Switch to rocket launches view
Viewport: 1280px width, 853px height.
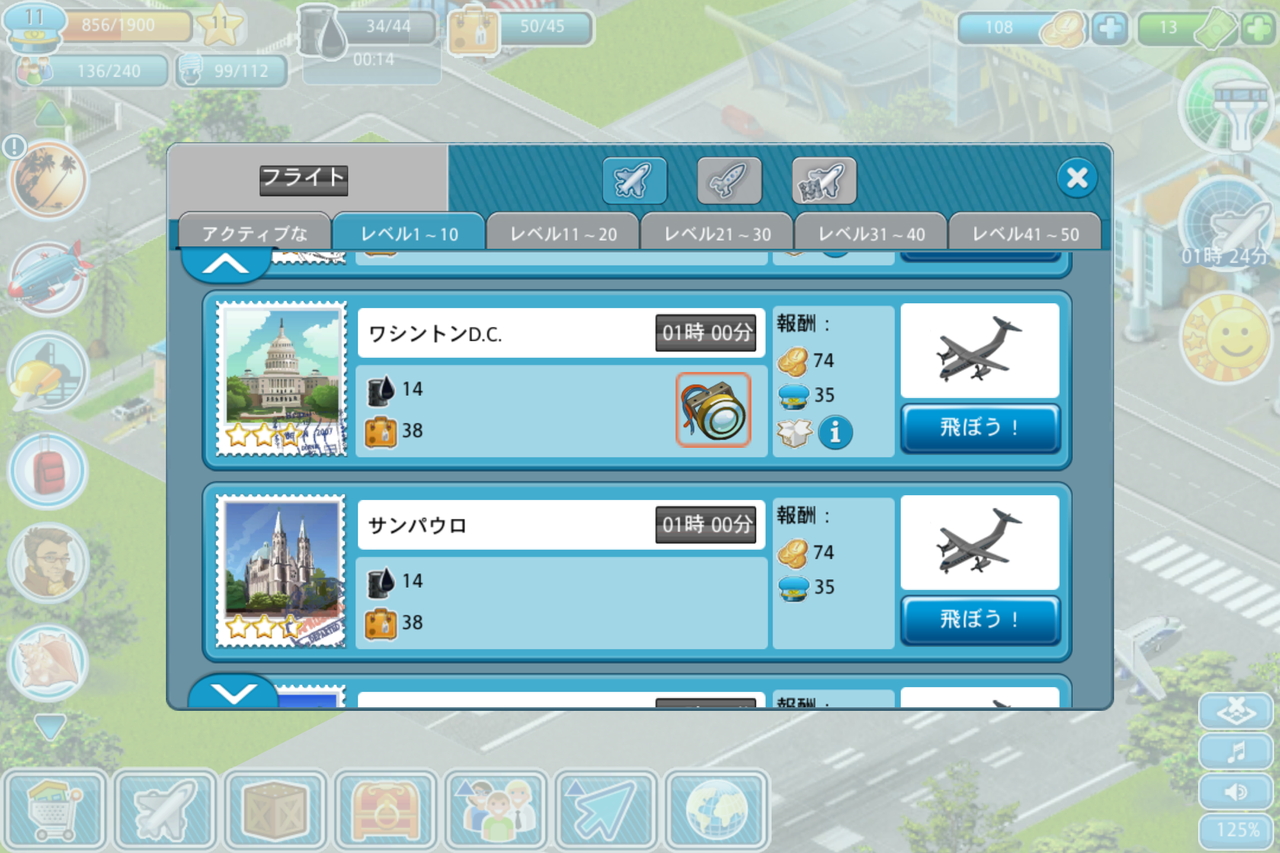[729, 180]
